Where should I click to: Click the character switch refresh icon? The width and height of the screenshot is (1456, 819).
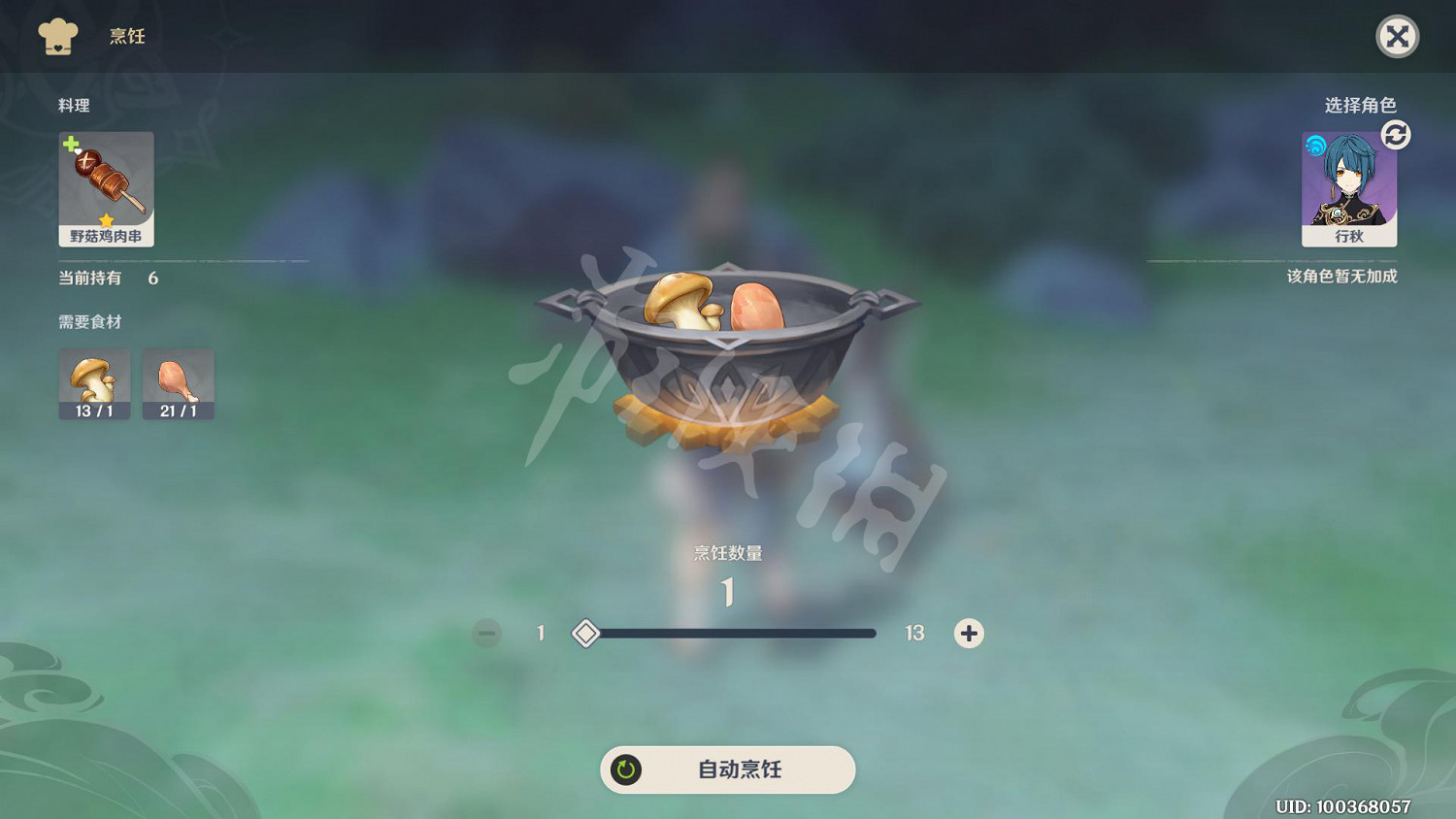coord(1396,136)
